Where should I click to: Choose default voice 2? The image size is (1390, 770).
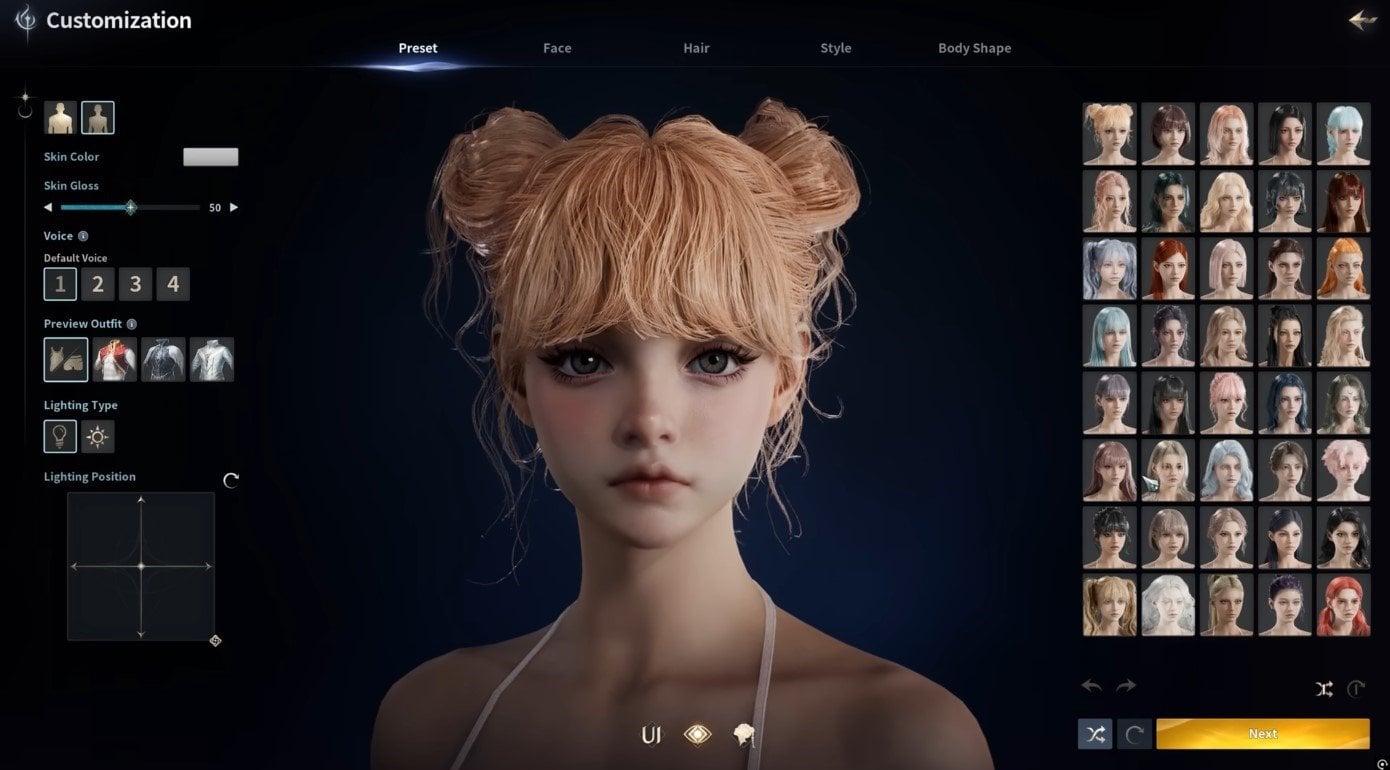tap(97, 285)
